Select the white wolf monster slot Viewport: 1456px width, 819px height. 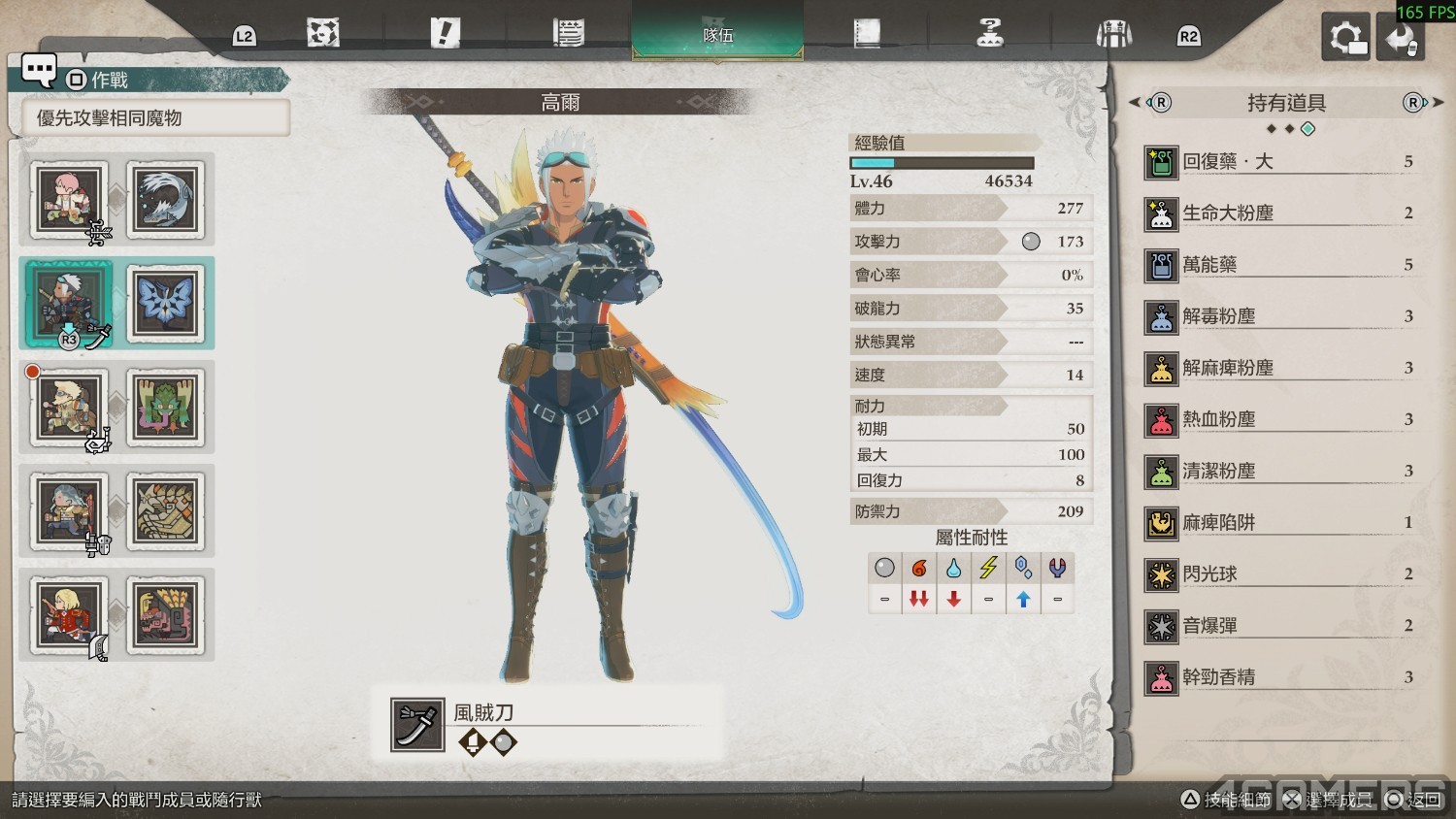(167, 201)
